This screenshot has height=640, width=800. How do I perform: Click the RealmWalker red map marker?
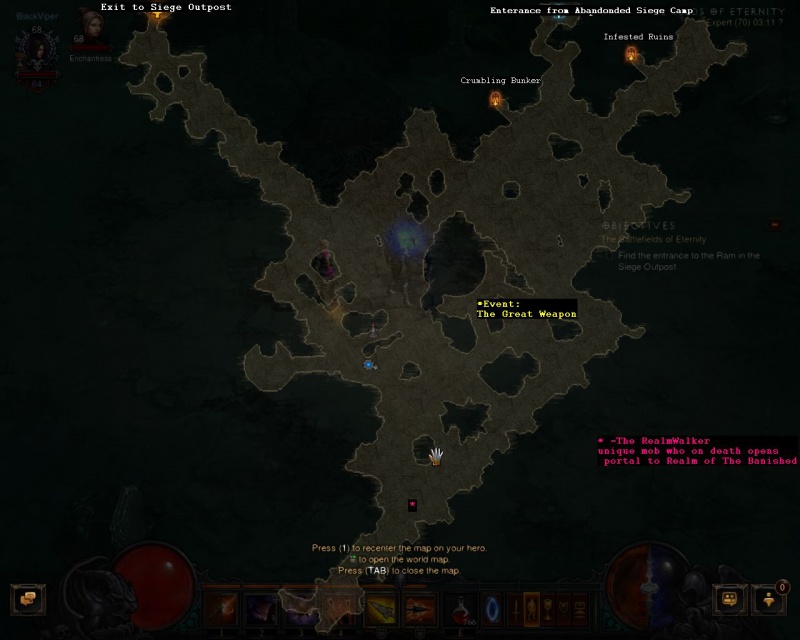click(412, 505)
